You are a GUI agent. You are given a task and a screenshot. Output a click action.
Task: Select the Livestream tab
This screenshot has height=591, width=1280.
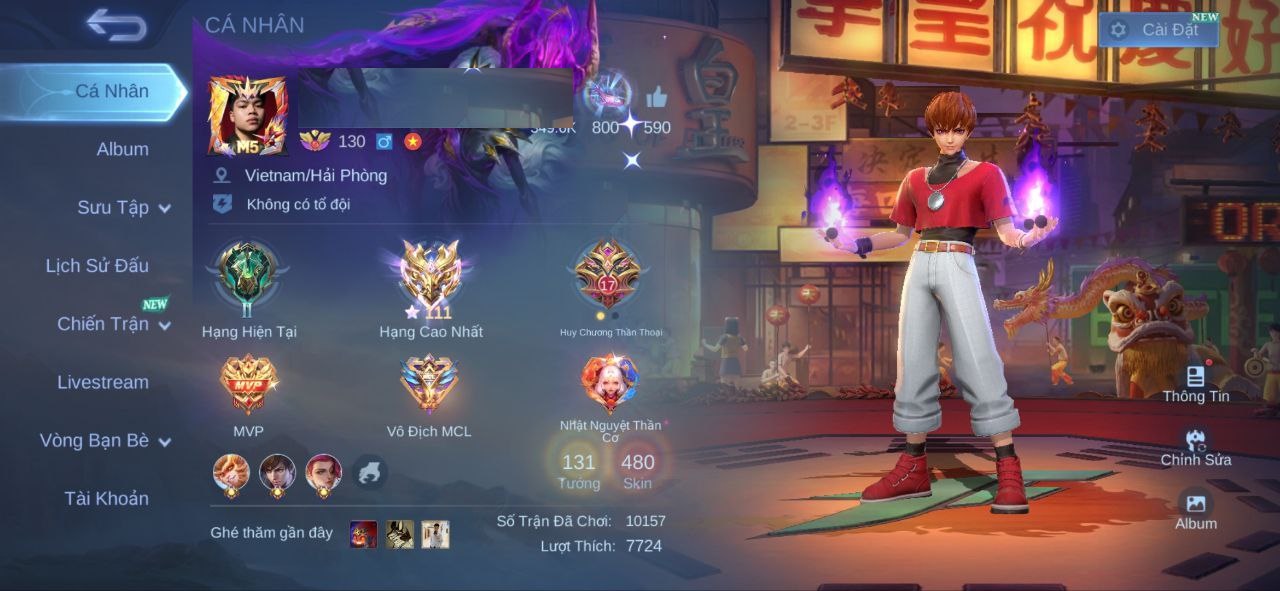click(x=102, y=382)
